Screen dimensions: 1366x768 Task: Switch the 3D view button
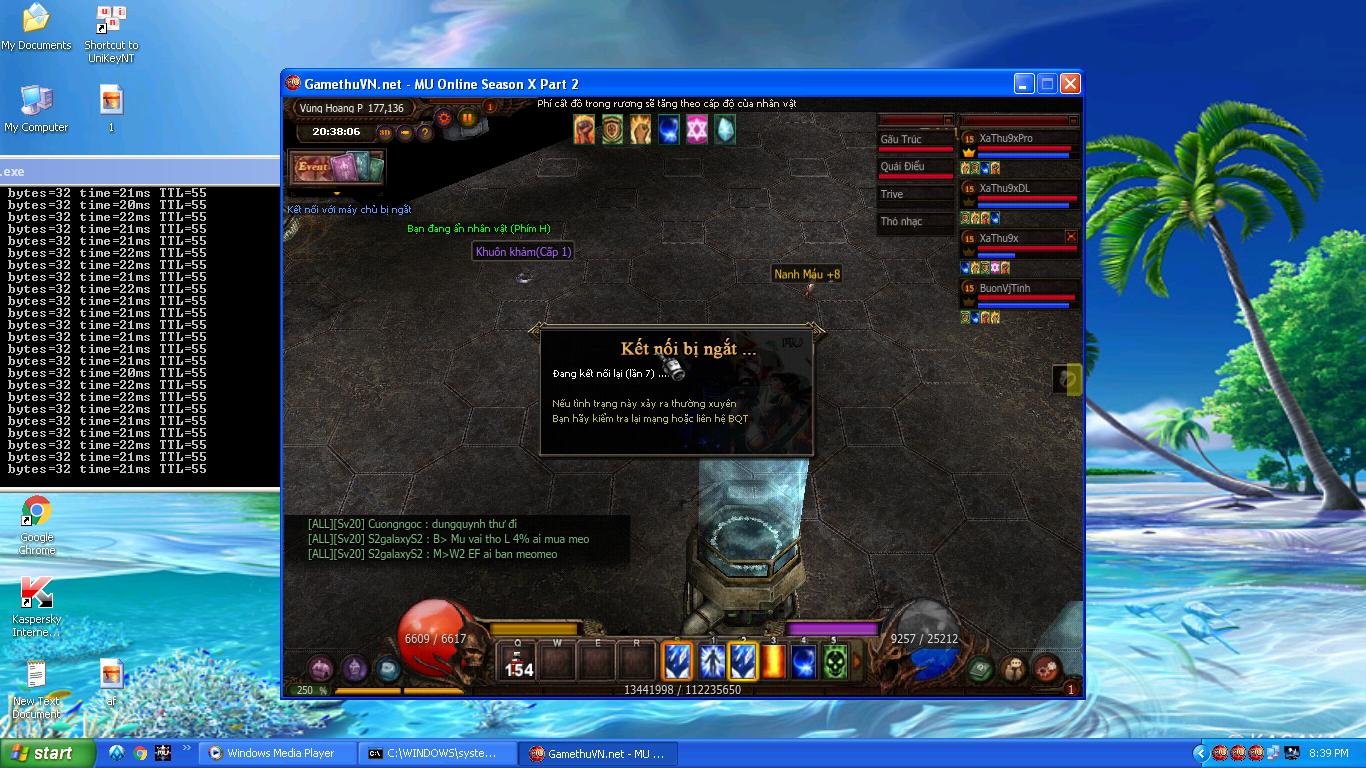point(385,132)
